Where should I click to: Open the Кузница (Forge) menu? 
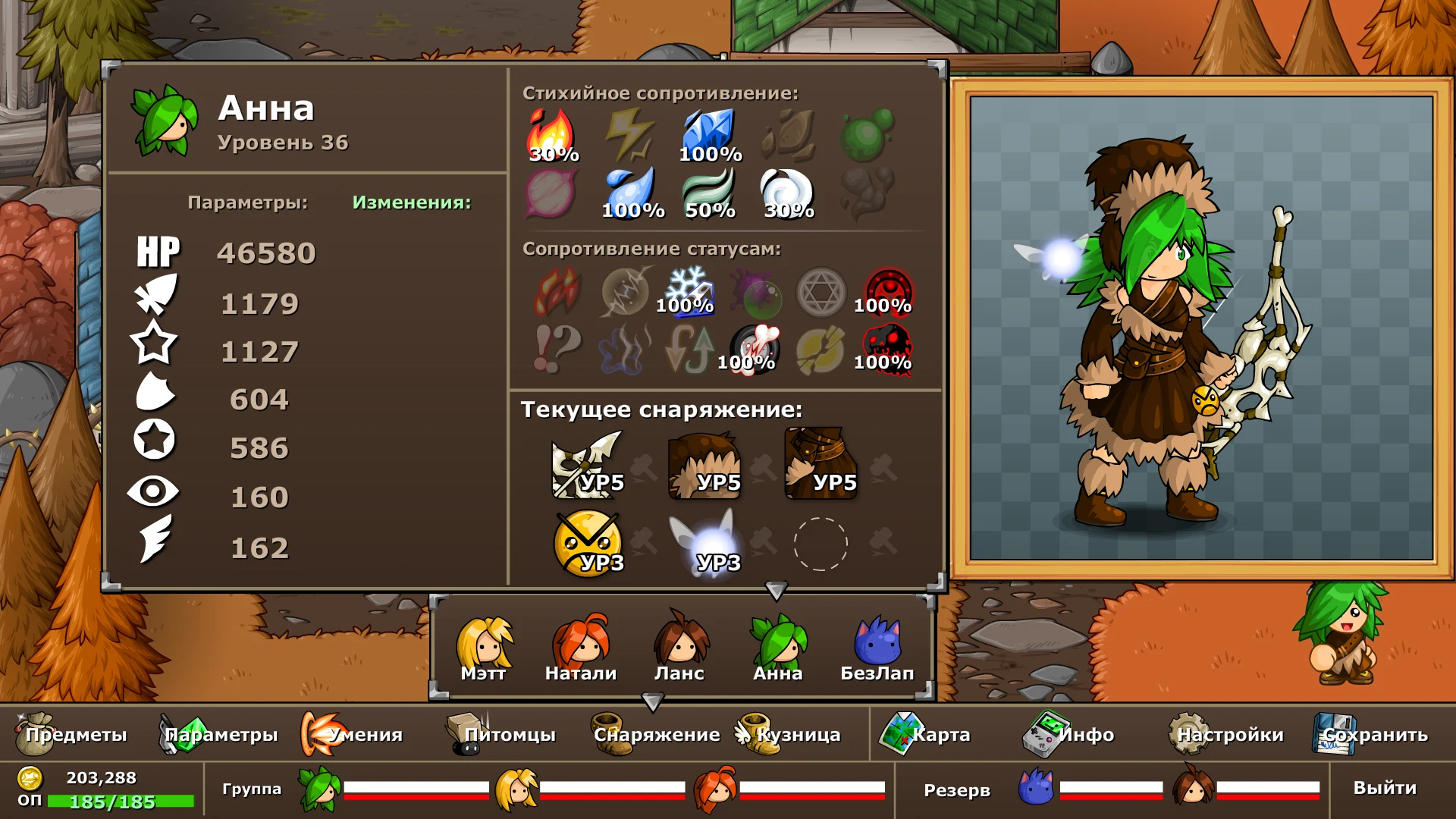coord(789,734)
